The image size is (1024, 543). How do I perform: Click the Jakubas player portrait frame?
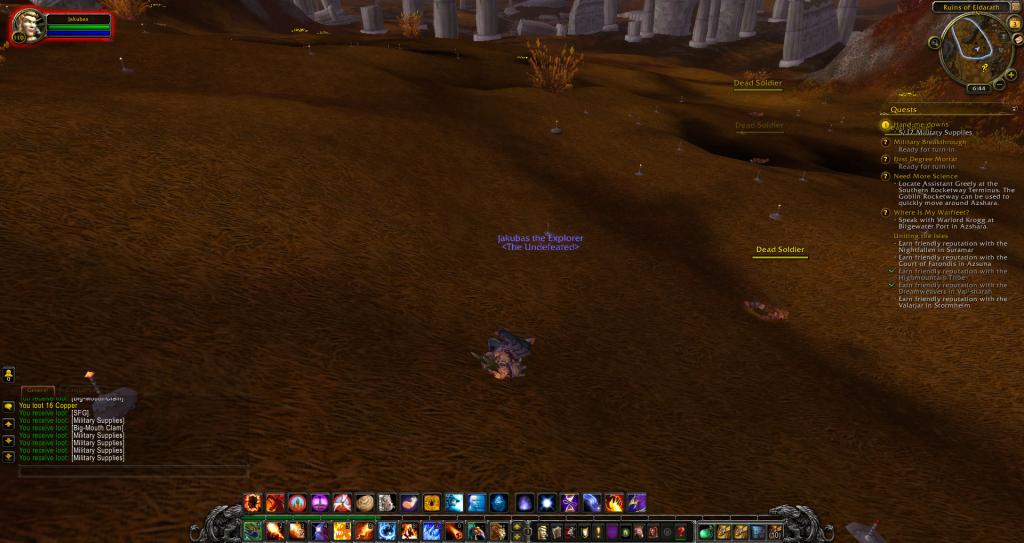29,24
